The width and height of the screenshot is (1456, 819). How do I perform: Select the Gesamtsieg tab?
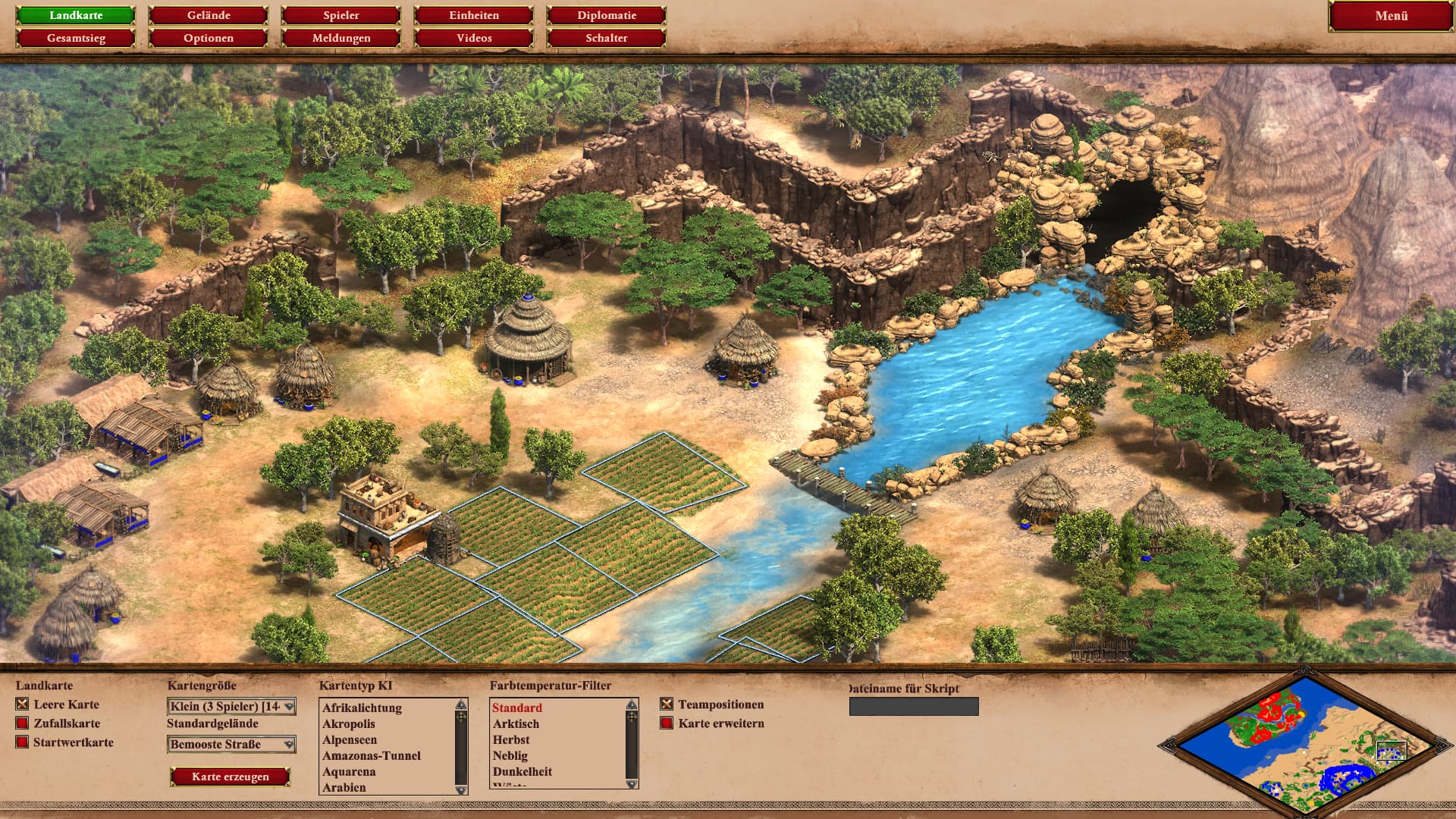[76, 38]
